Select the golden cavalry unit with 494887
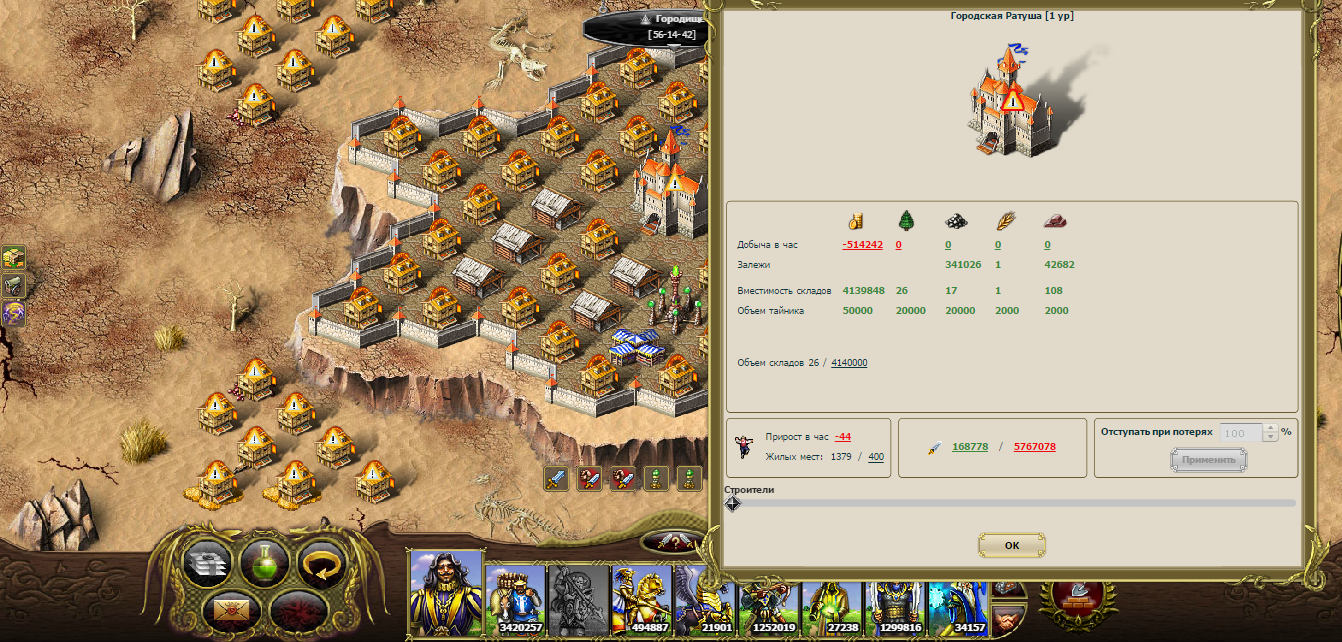Image resolution: width=1342 pixels, height=642 pixels. point(642,600)
